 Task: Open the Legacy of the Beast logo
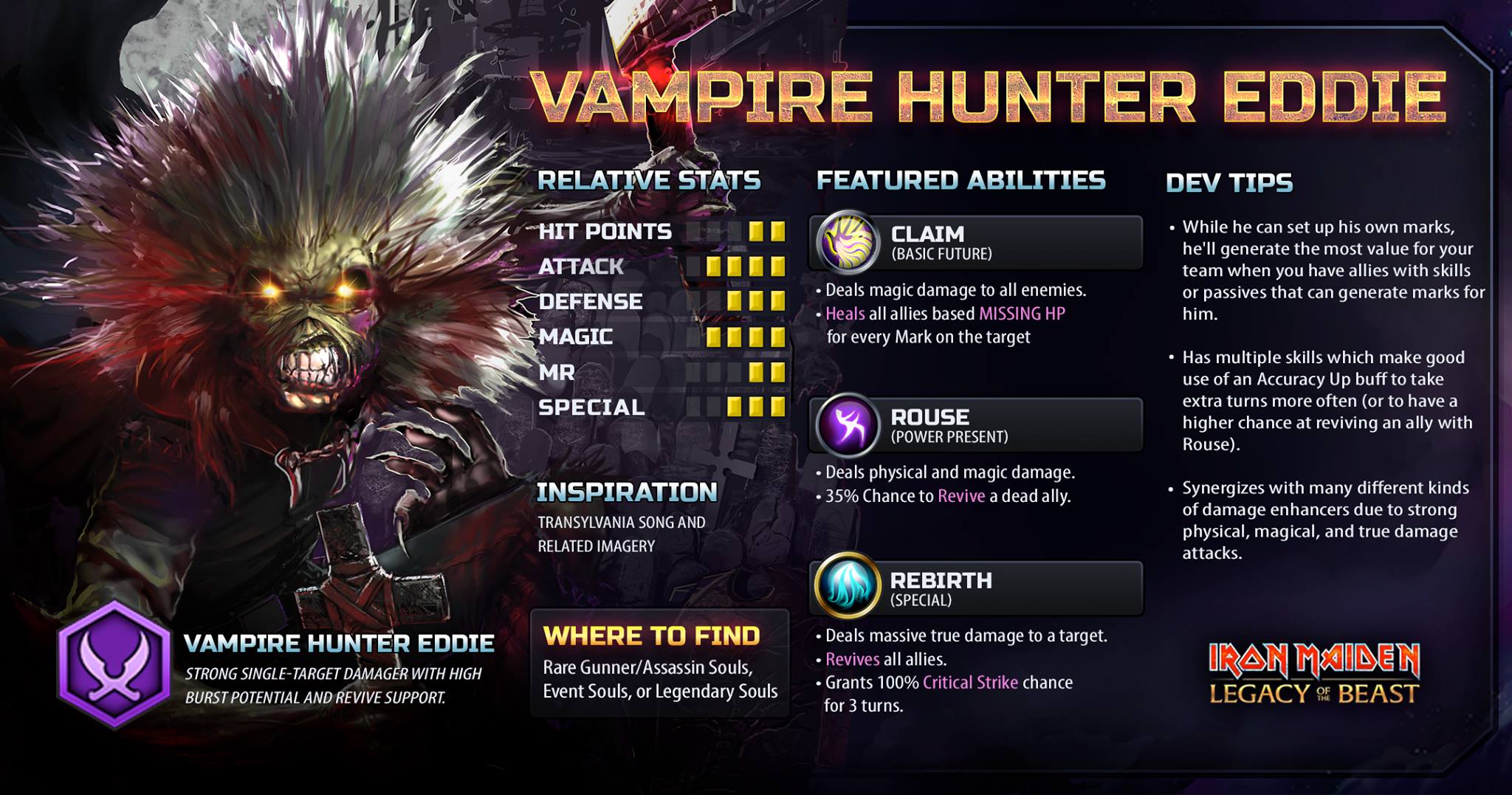click(x=1314, y=673)
